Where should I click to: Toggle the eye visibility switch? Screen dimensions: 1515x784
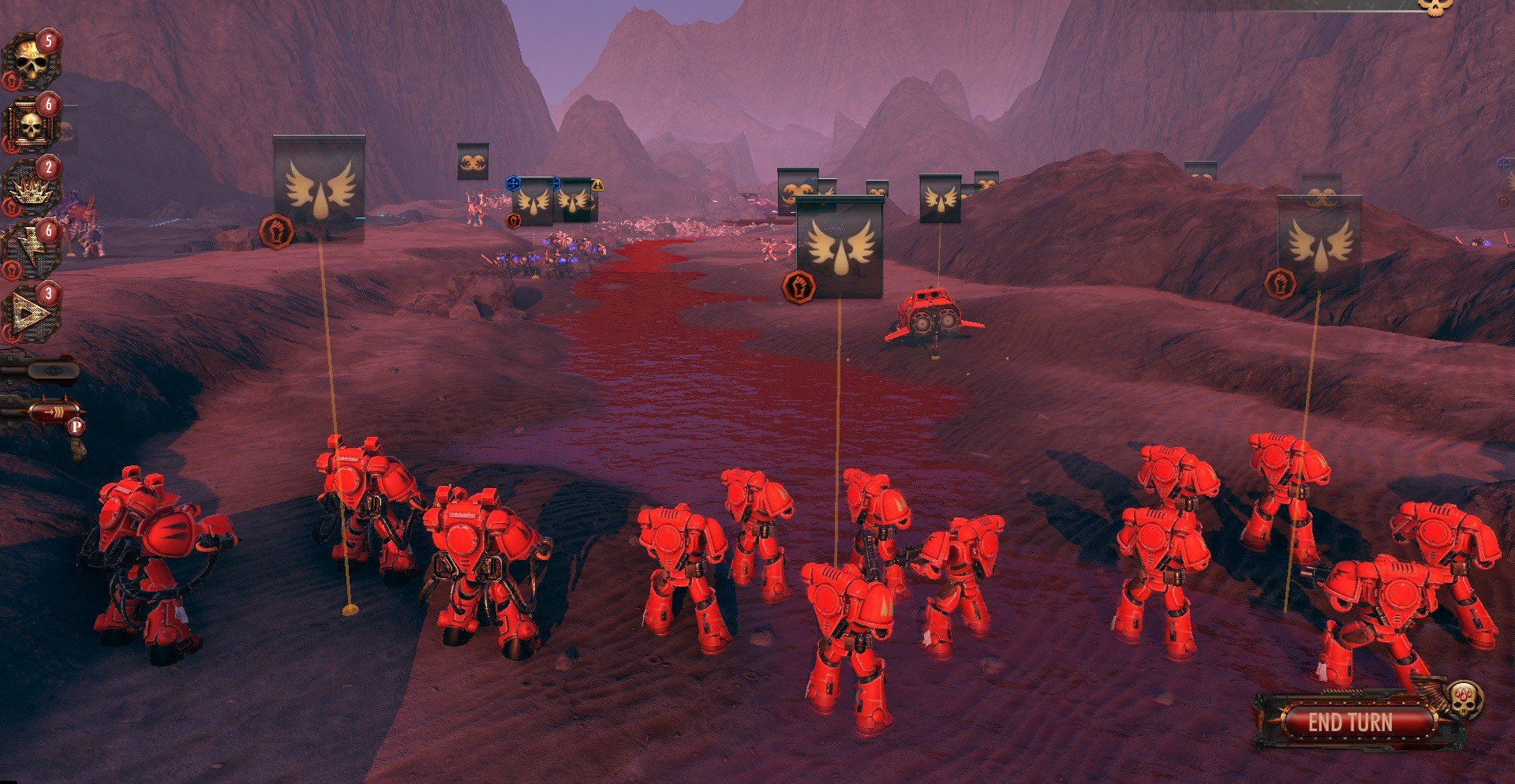tap(52, 369)
